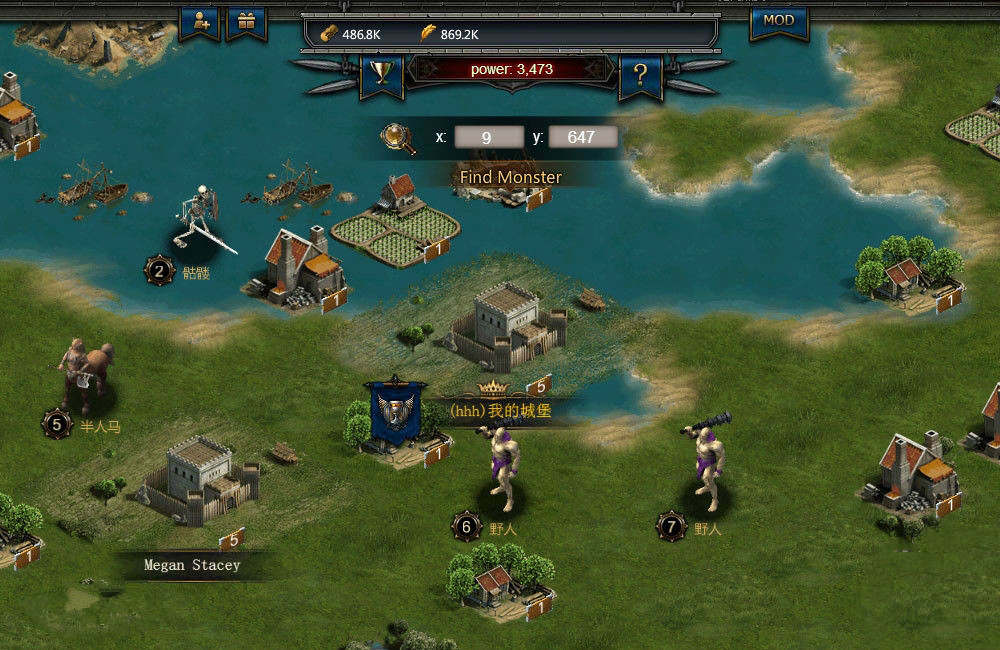
Task: Open the question mark help banner
Action: [640, 74]
